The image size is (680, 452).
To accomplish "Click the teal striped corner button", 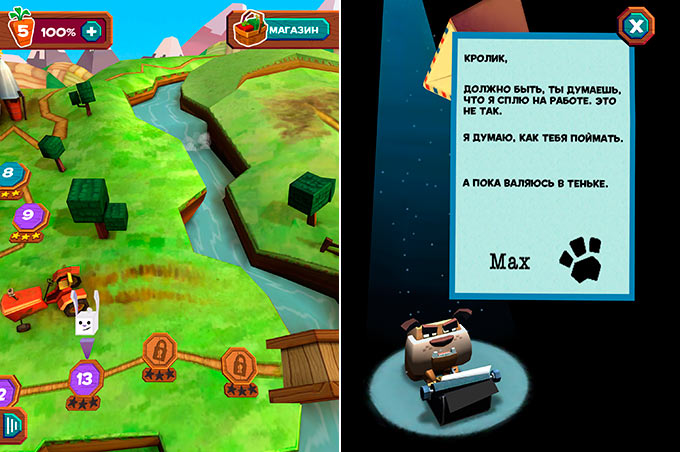I will [x=12, y=425].
